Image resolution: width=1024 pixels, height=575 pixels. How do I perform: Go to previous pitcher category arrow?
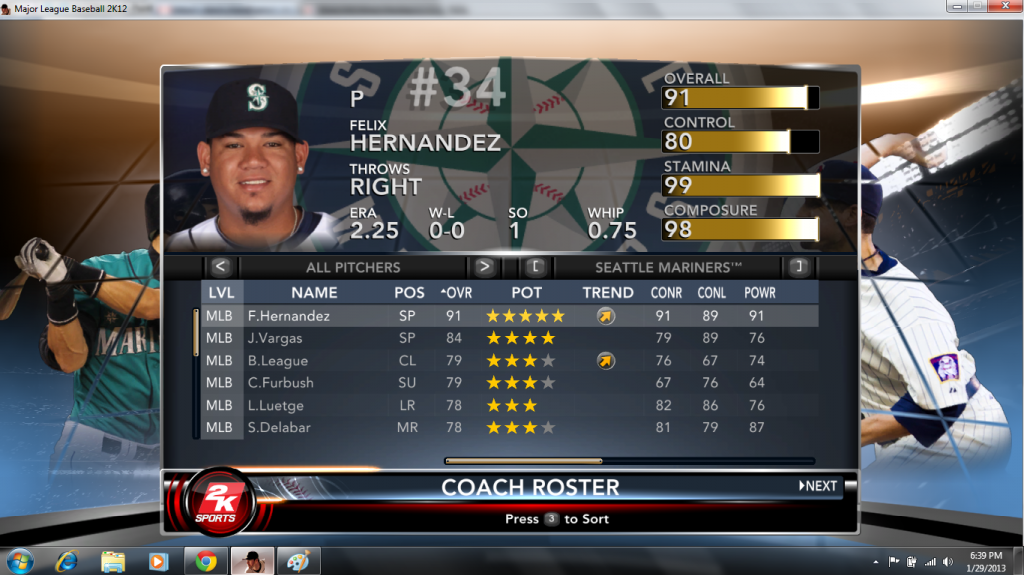pyautogui.click(x=221, y=267)
